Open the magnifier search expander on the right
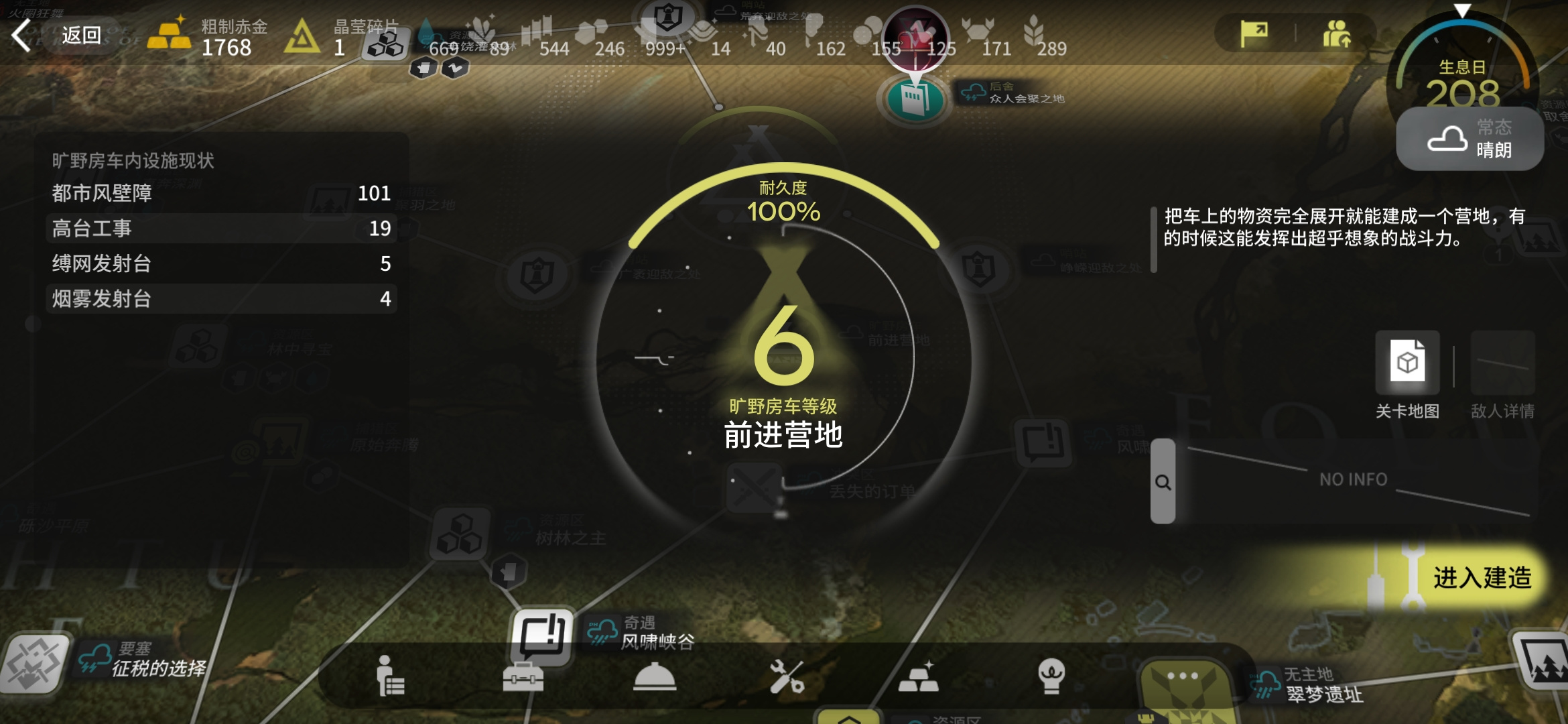This screenshot has width=1568, height=724. pos(1163,483)
